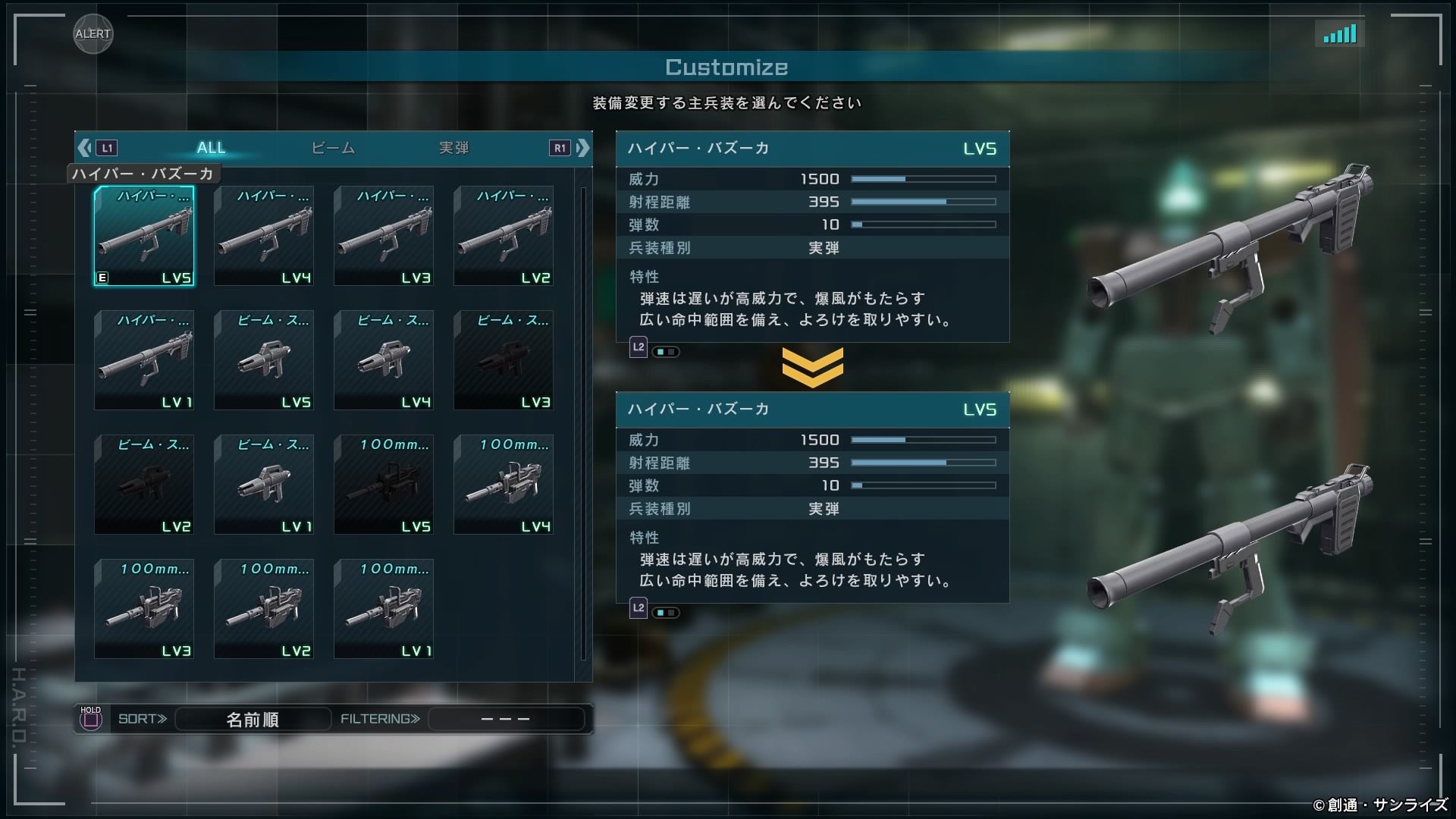This screenshot has width=1456, height=819.
Task: Pick the 100mm machine gun LV1
Action: click(x=384, y=609)
